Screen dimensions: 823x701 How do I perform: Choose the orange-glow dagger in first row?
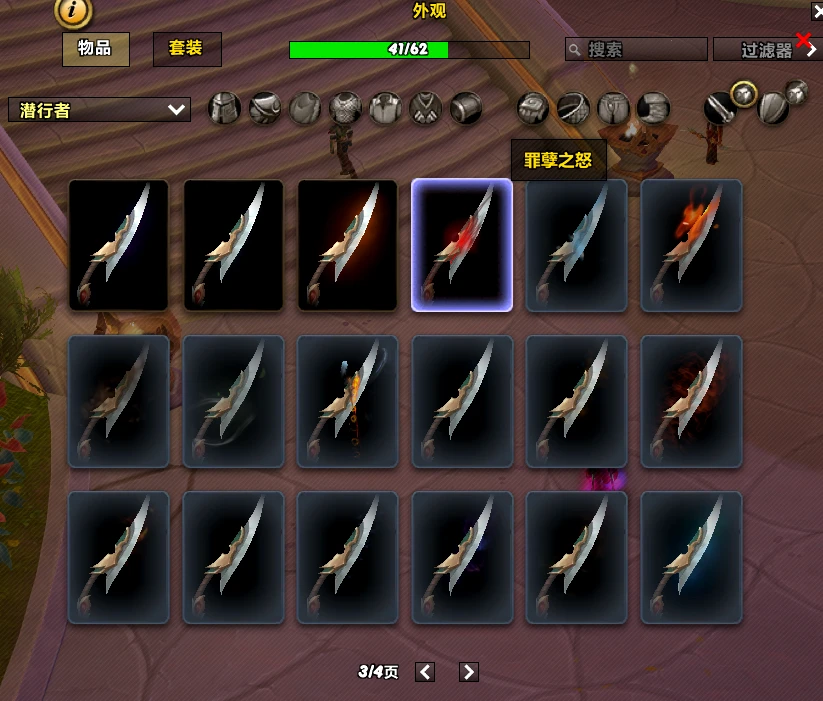pyautogui.click(x=348, y=245)
